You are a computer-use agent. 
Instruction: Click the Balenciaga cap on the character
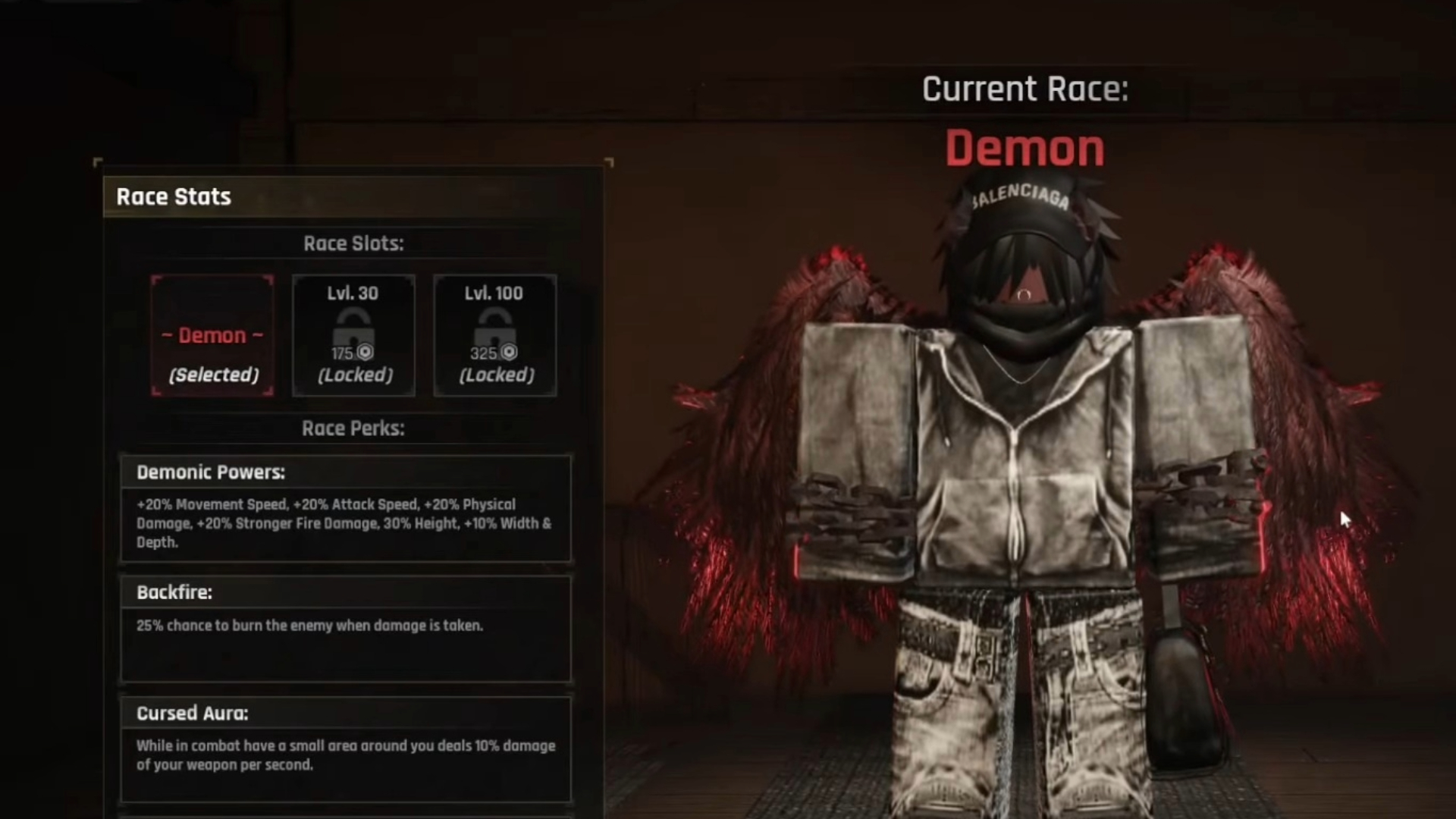click(x=1020, y=205)
